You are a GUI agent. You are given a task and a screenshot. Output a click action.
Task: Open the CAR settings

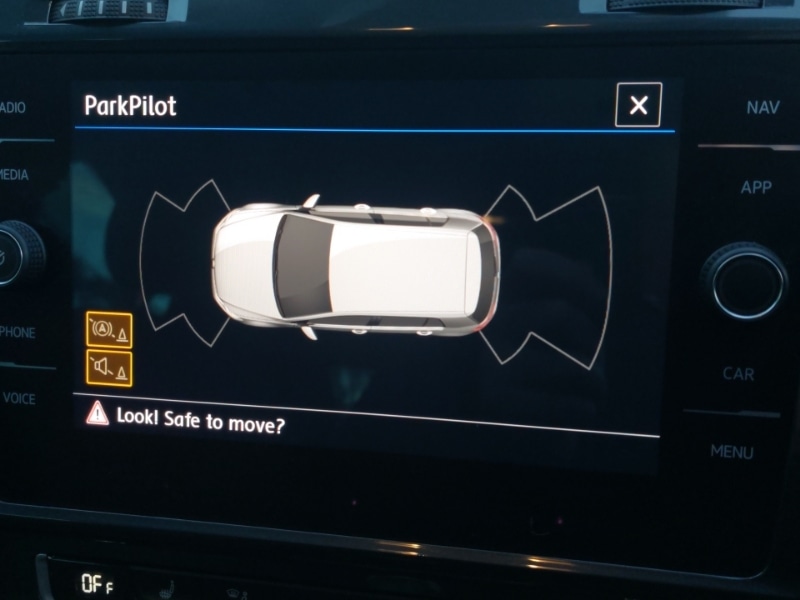click(x=738, y=374)
